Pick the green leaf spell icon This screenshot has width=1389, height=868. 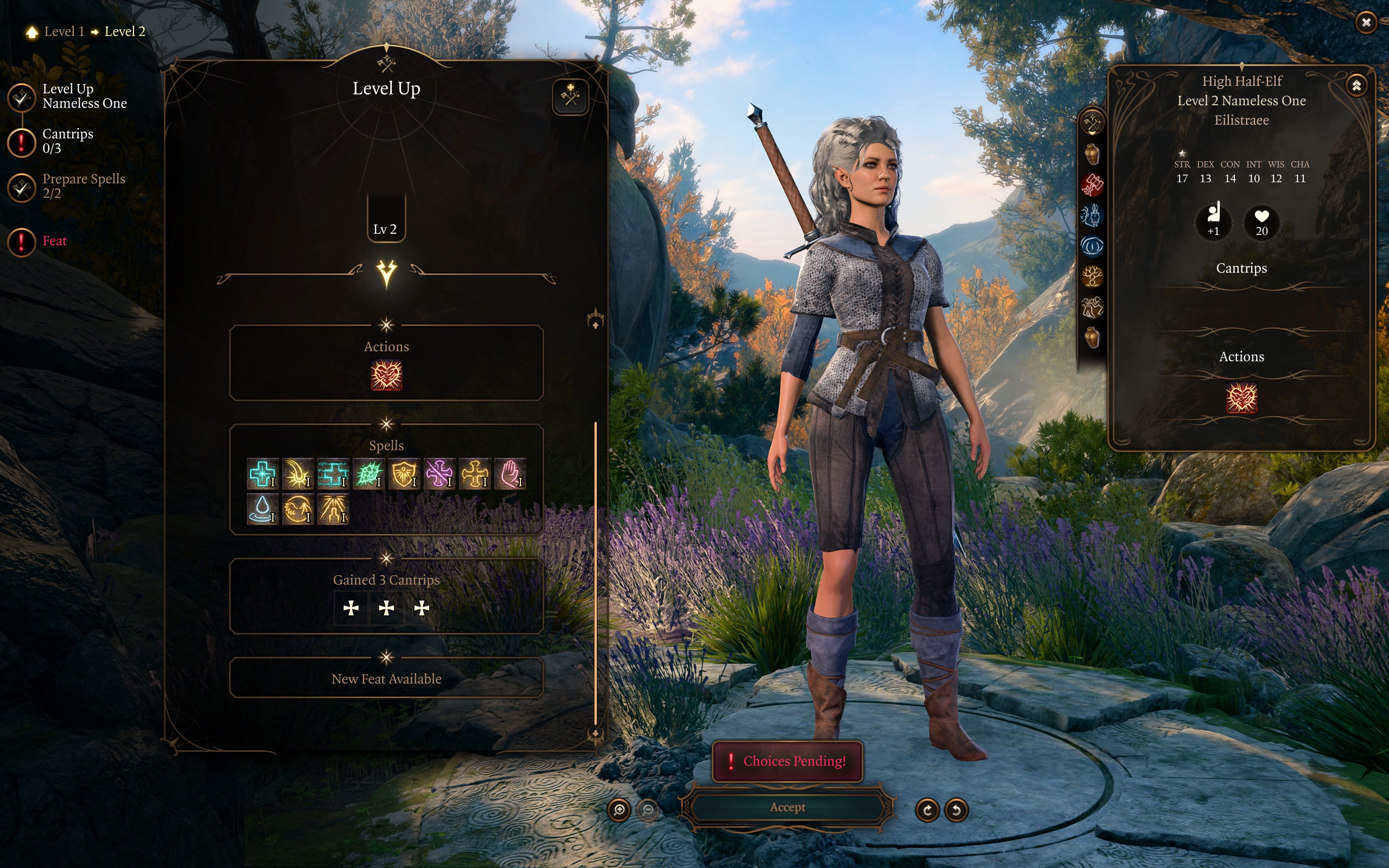pos(368,474)
